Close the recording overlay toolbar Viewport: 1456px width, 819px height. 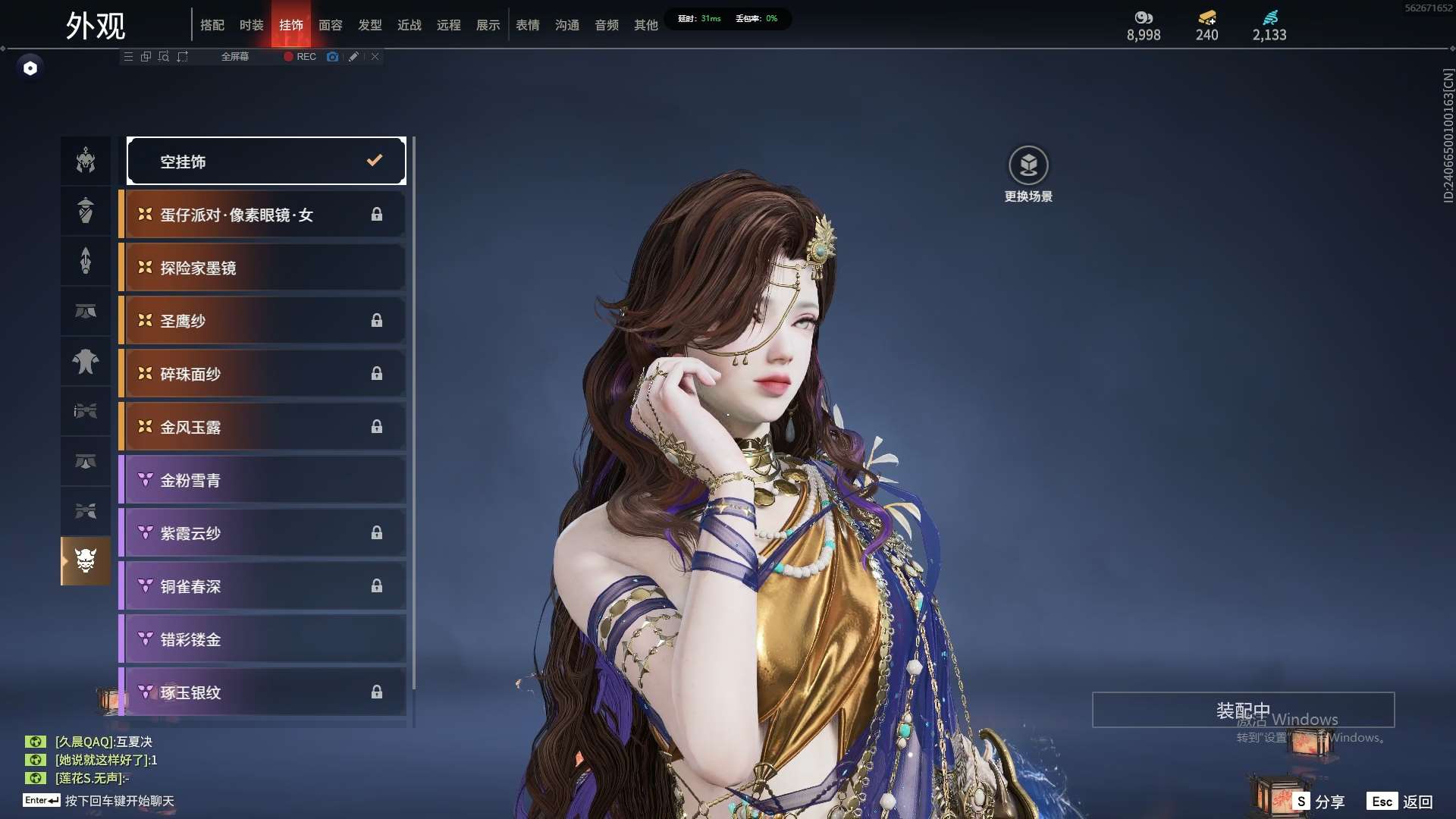click(x=375, y=57)
